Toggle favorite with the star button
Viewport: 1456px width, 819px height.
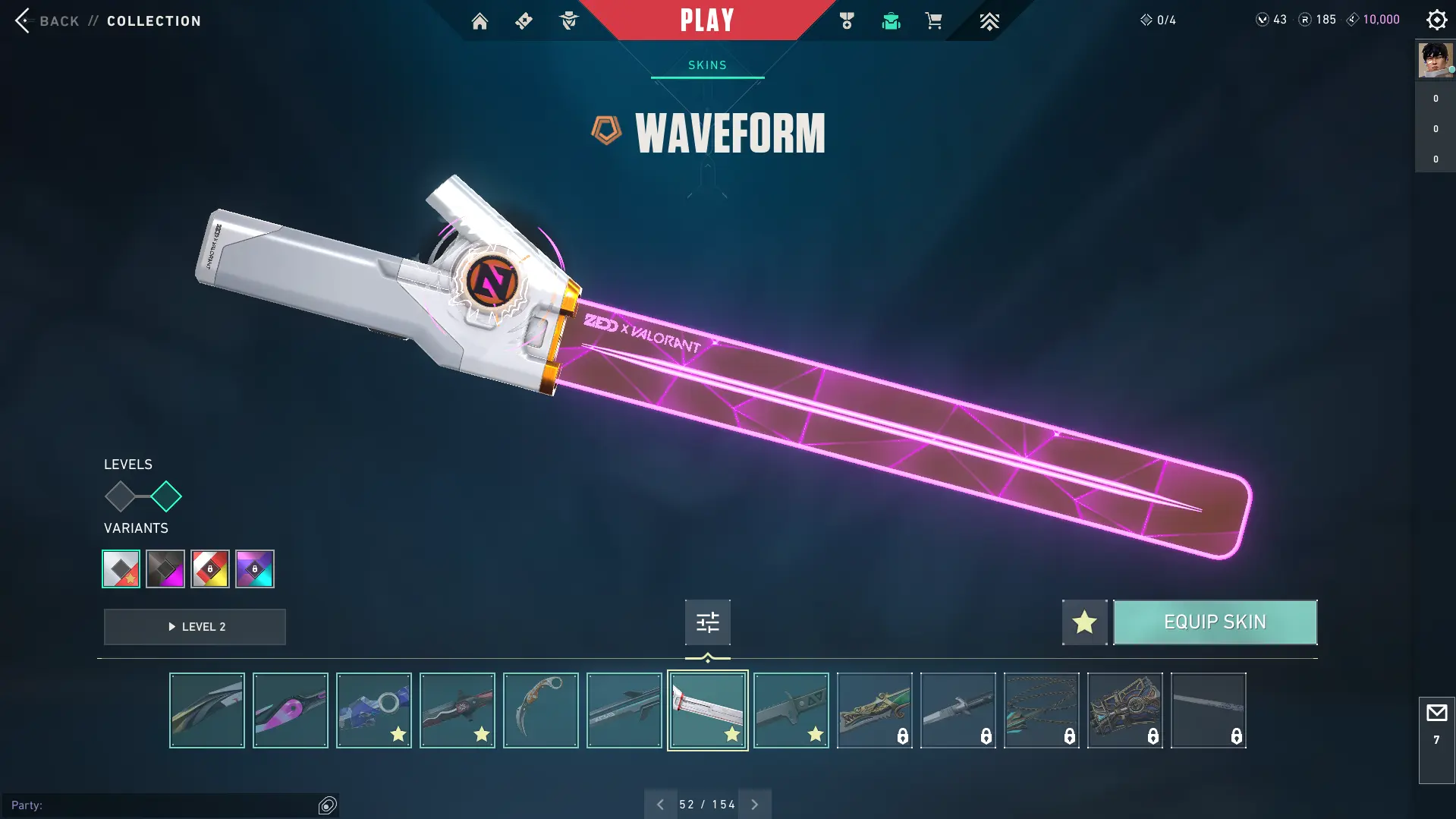[1084, 622]
